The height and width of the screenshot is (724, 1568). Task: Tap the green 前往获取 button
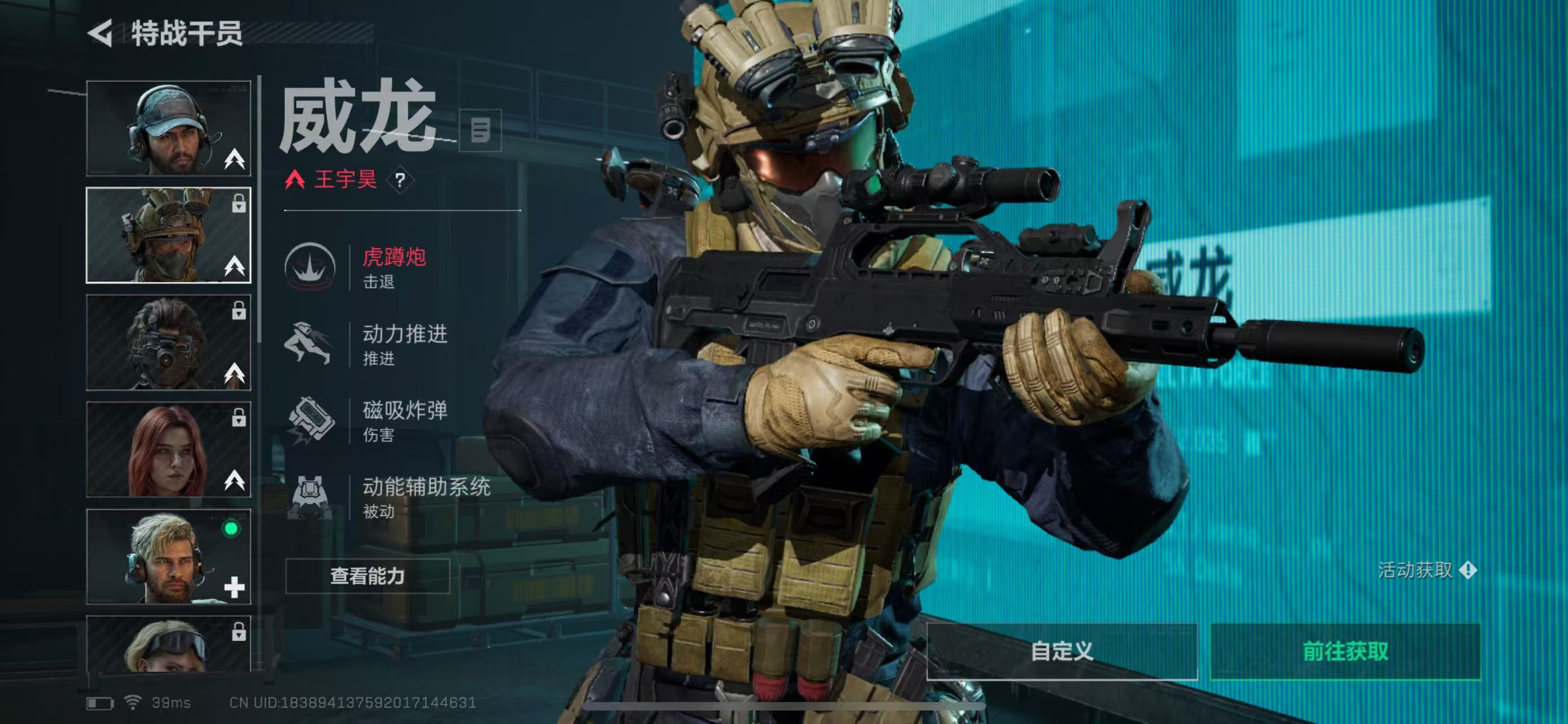[1345, 651]
